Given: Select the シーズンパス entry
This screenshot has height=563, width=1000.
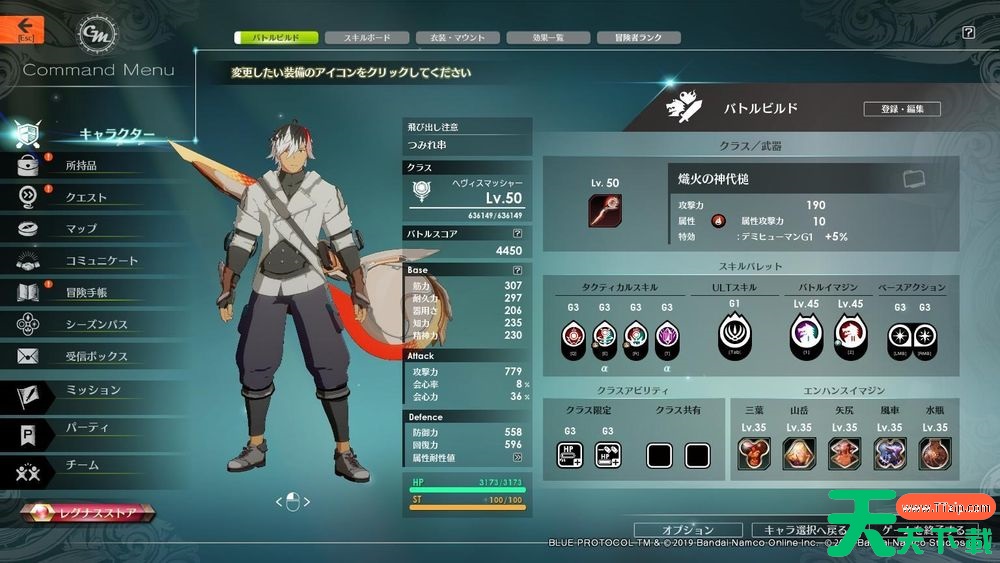Looking at the screenshot, I should pyautogui.click(x=96, y=325).
